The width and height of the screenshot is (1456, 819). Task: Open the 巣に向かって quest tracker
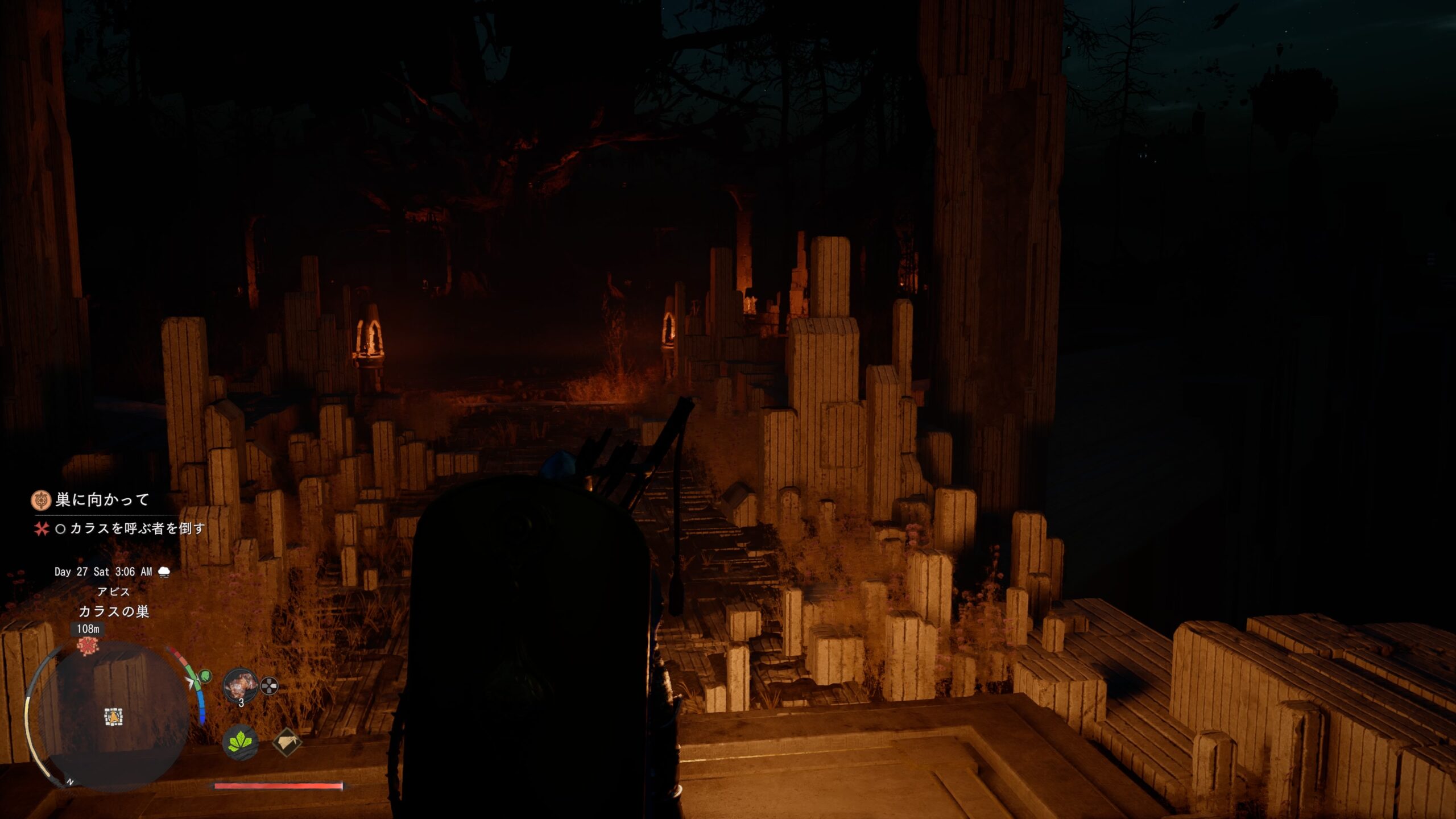[102, 500]
